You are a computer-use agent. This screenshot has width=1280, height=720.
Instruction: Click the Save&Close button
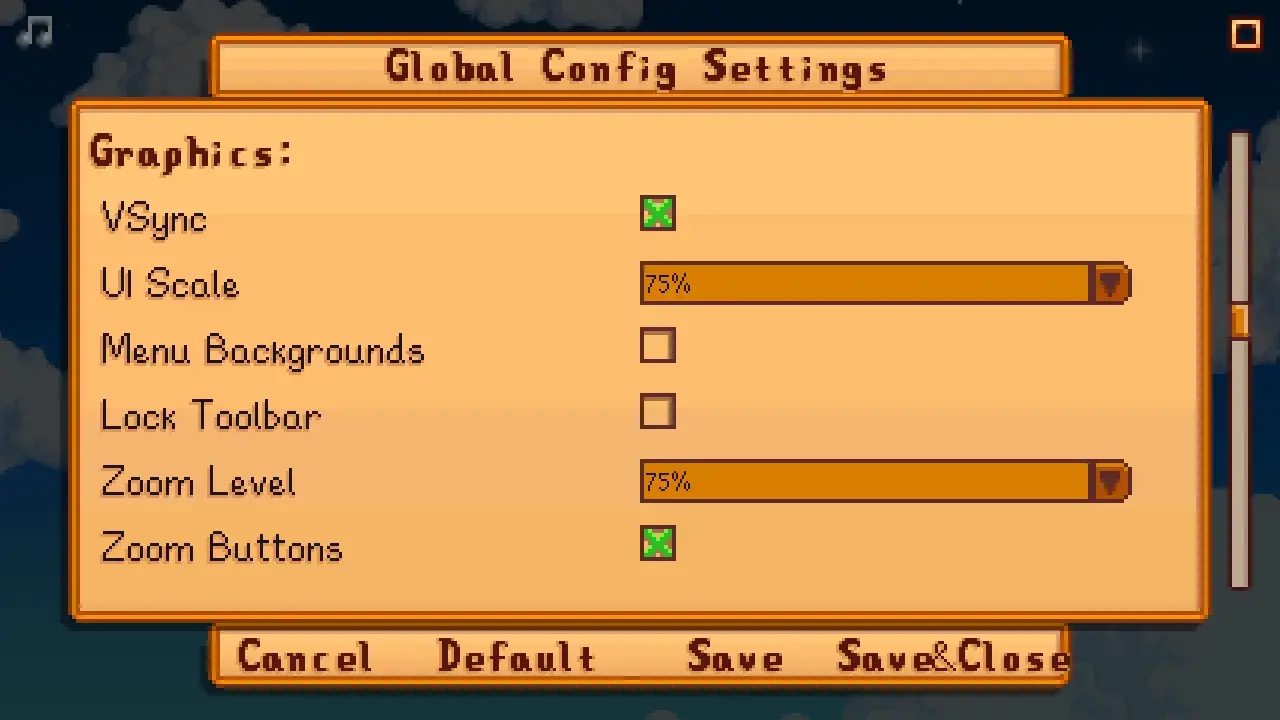950,657
